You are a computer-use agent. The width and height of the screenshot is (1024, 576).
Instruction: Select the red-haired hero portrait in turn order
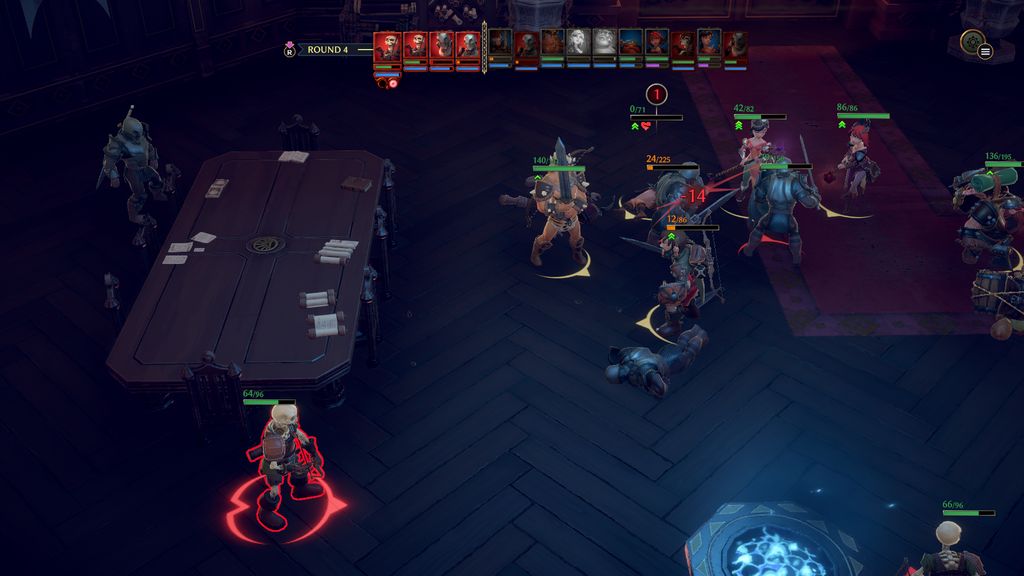[x=655, y=43]
